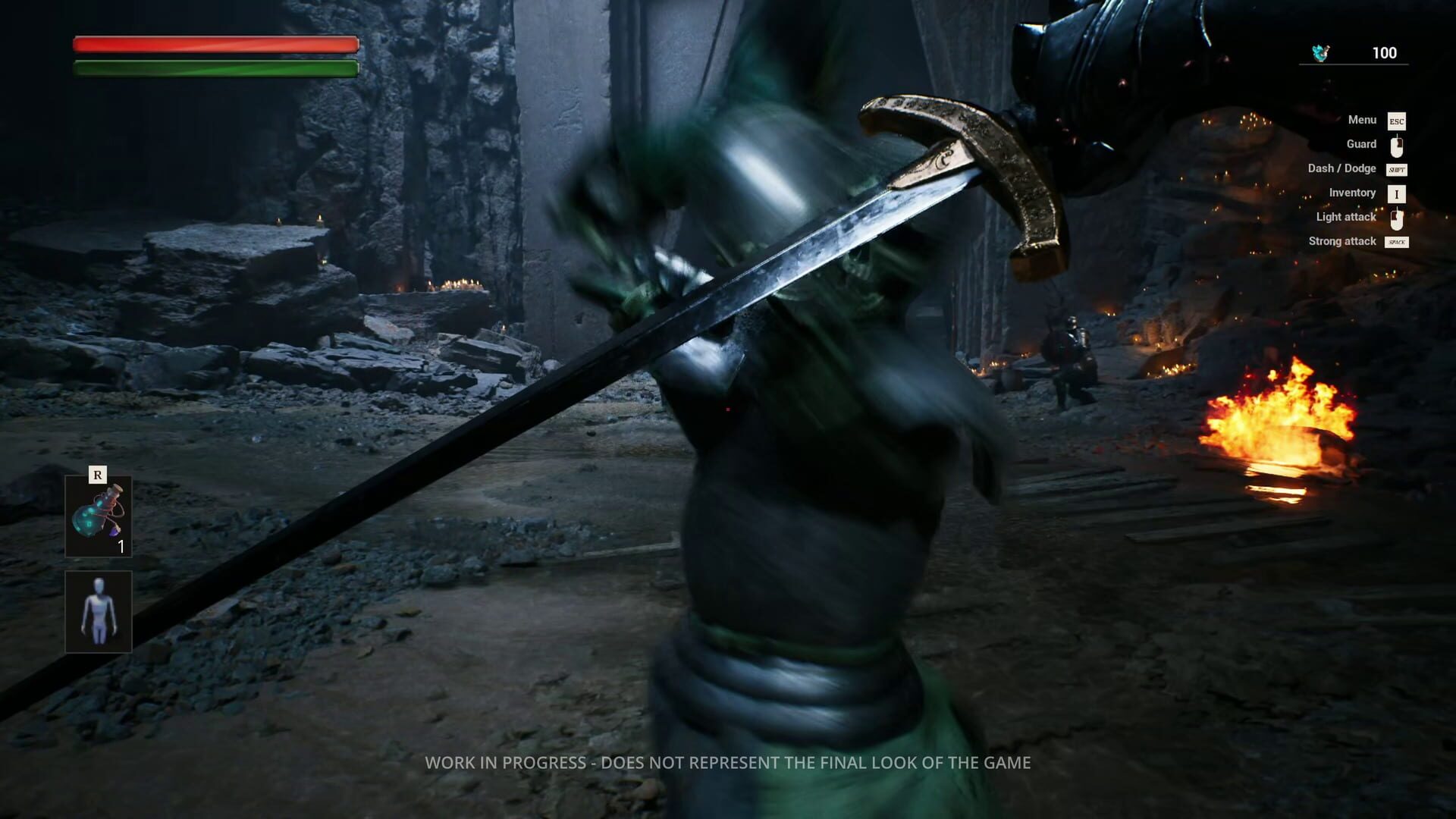Click the mouse icon next to Guard

1398,144
